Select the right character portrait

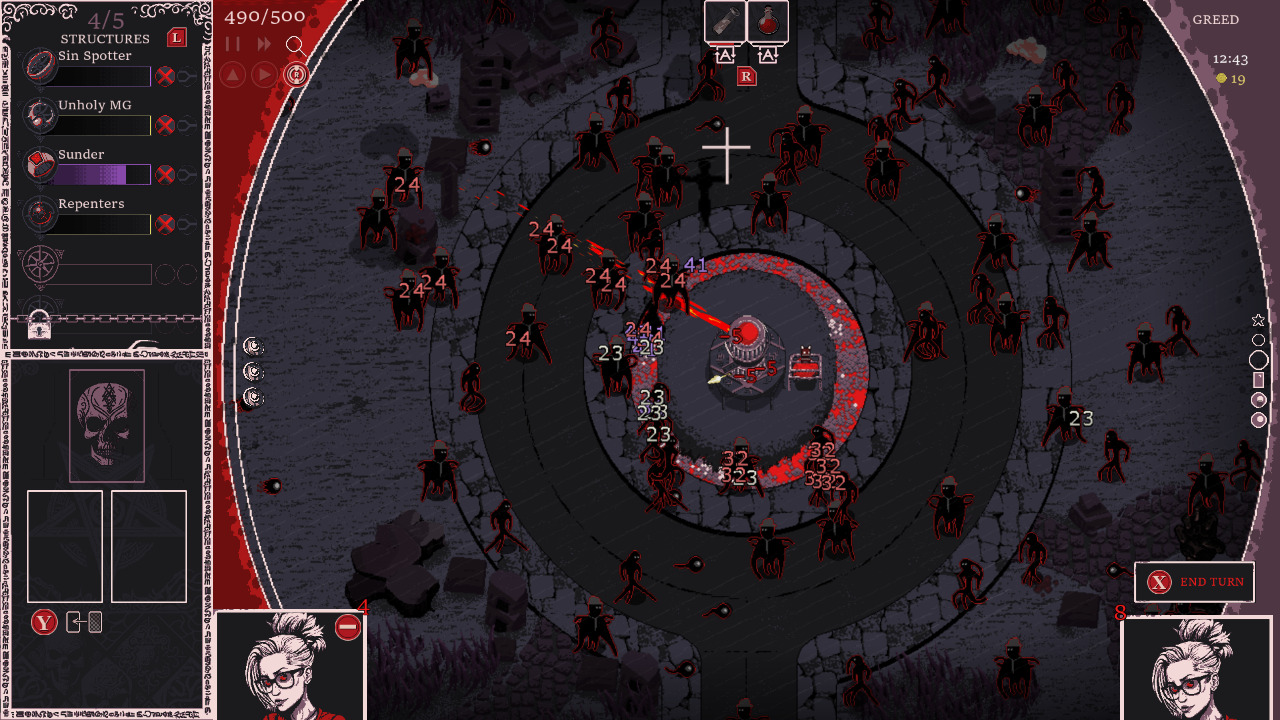1197,668
